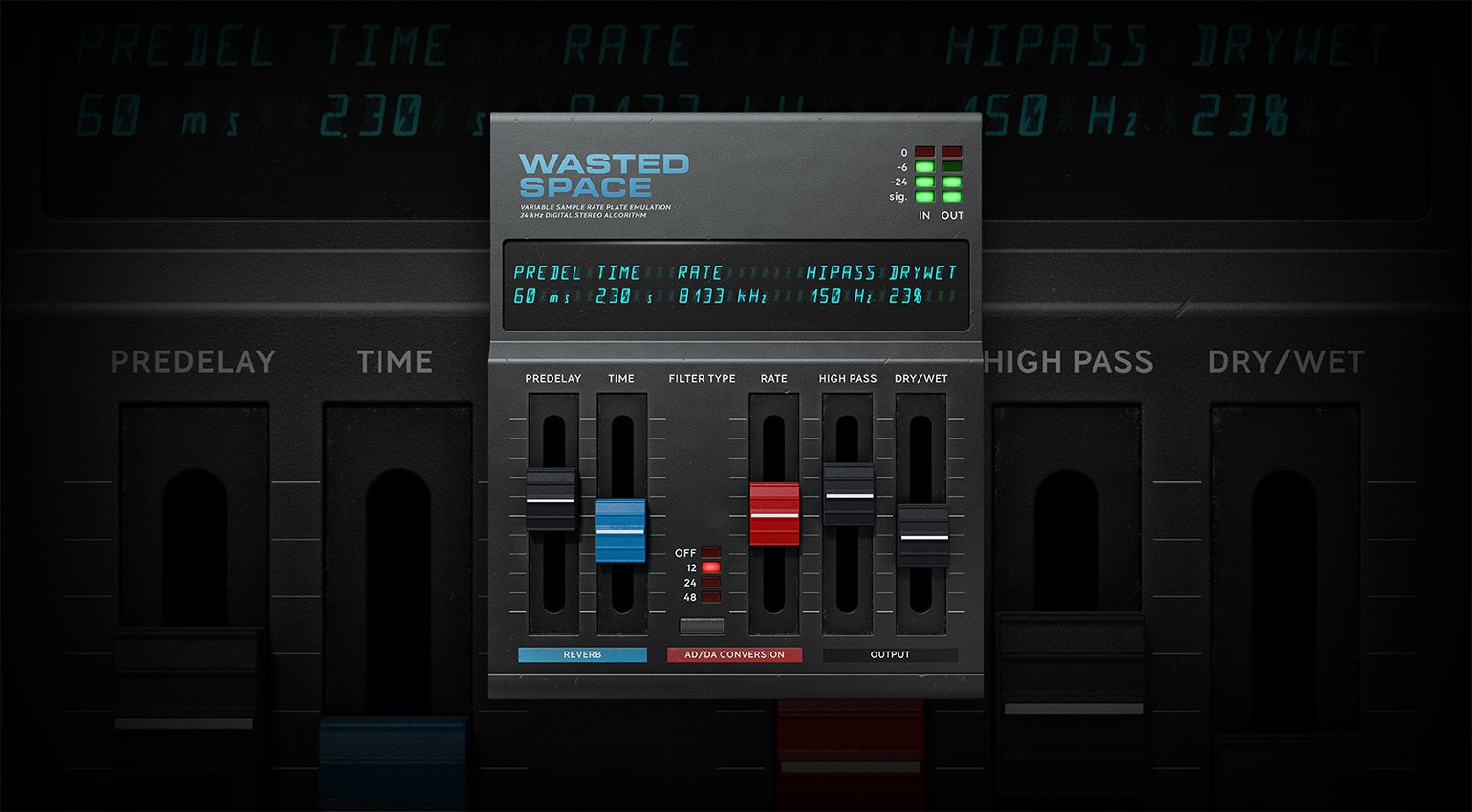Viewport: 1472px width, 812px height.
Task: Select the AD/DA CONVERSION section label
Action: point(734,655)
